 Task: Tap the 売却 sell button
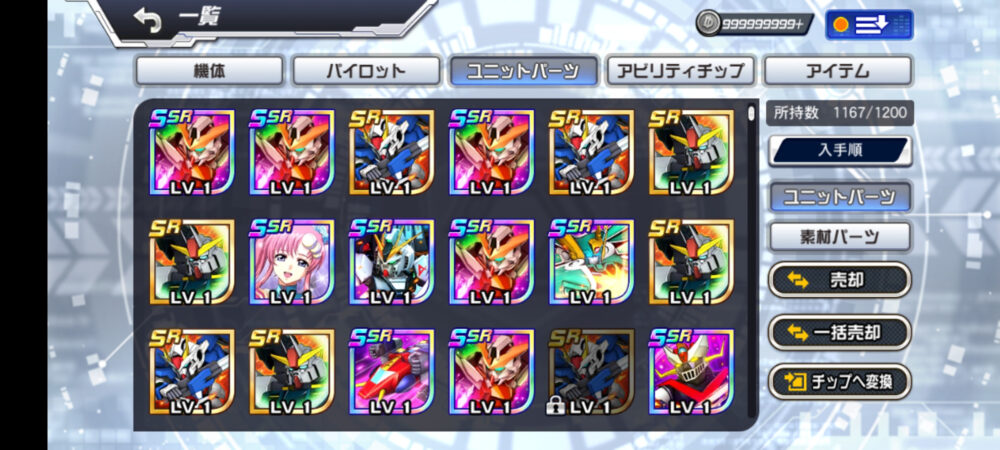[839, 281]
